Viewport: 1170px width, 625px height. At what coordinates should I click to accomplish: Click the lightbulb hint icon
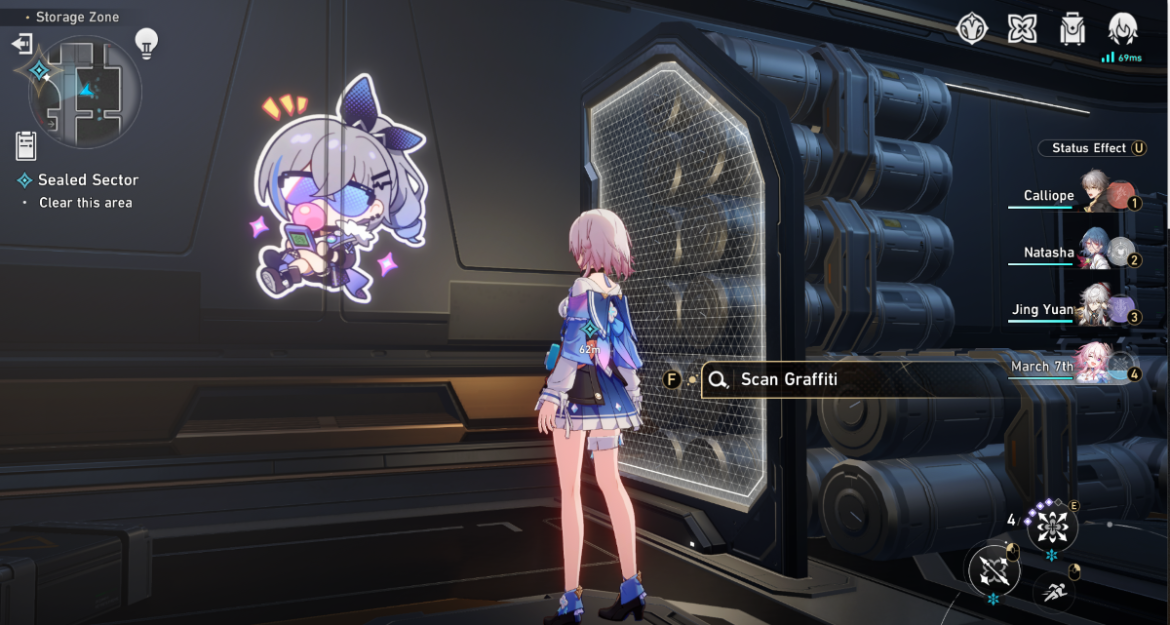click(x=147, y=42)
